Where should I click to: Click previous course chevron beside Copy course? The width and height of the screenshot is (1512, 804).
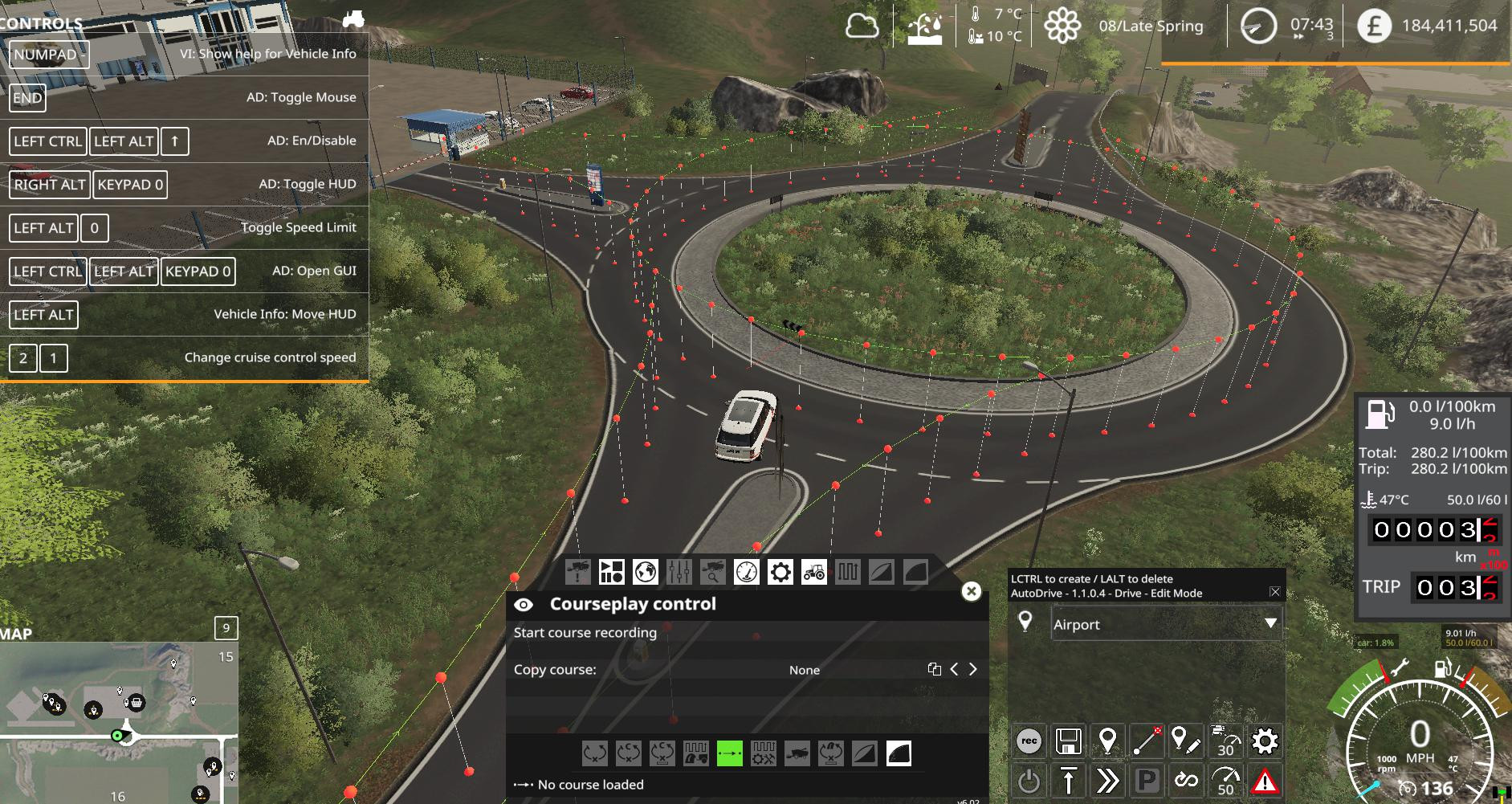click(x=955, y=669)
